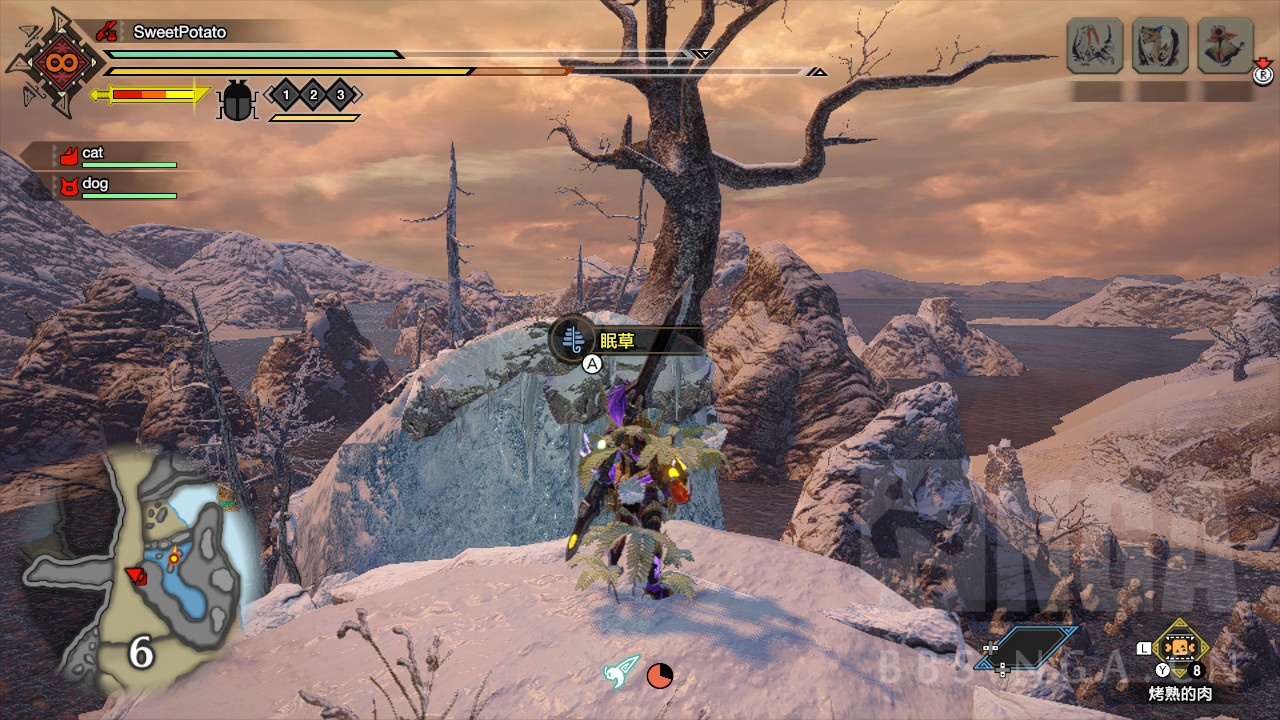This screenshot has width=1280, height=720.
Task: Click the teal Wirebug icon
Action: coord(620,672)
